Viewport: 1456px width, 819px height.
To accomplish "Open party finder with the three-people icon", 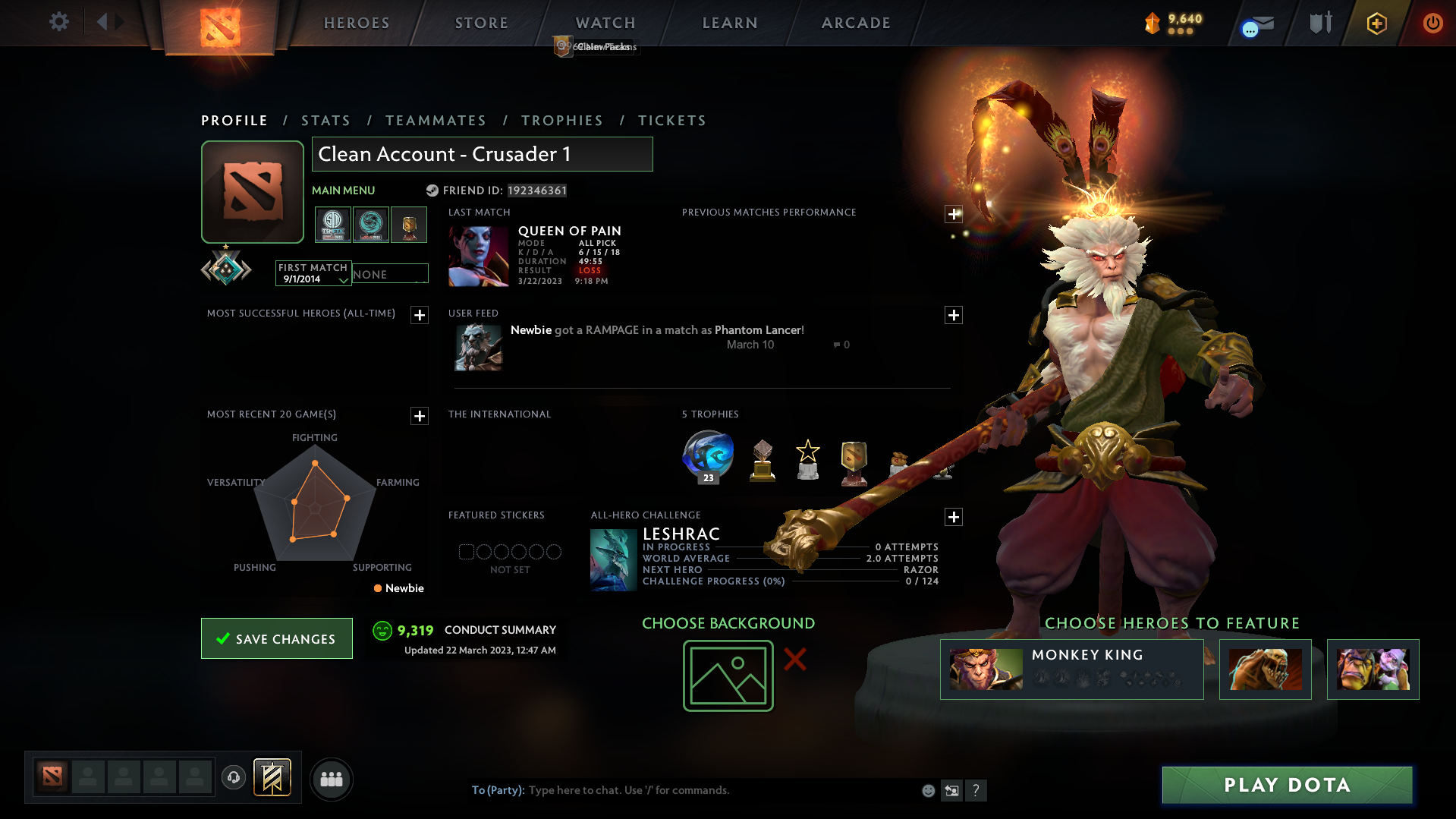I will pyautogui.click(x=331, y=779).
